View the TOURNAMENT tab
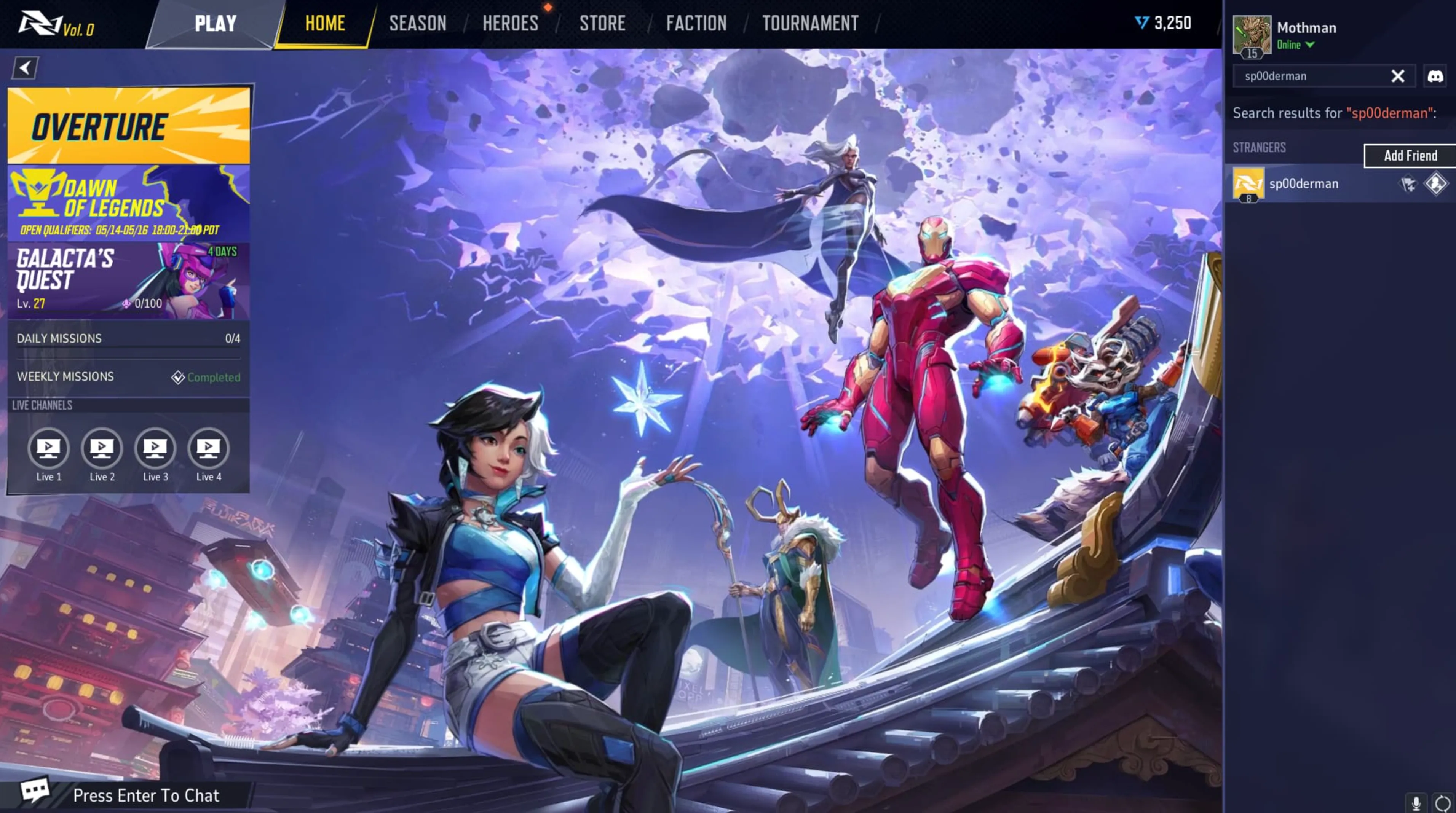Screen dimensions: 1456x813 tap(810, 24)
